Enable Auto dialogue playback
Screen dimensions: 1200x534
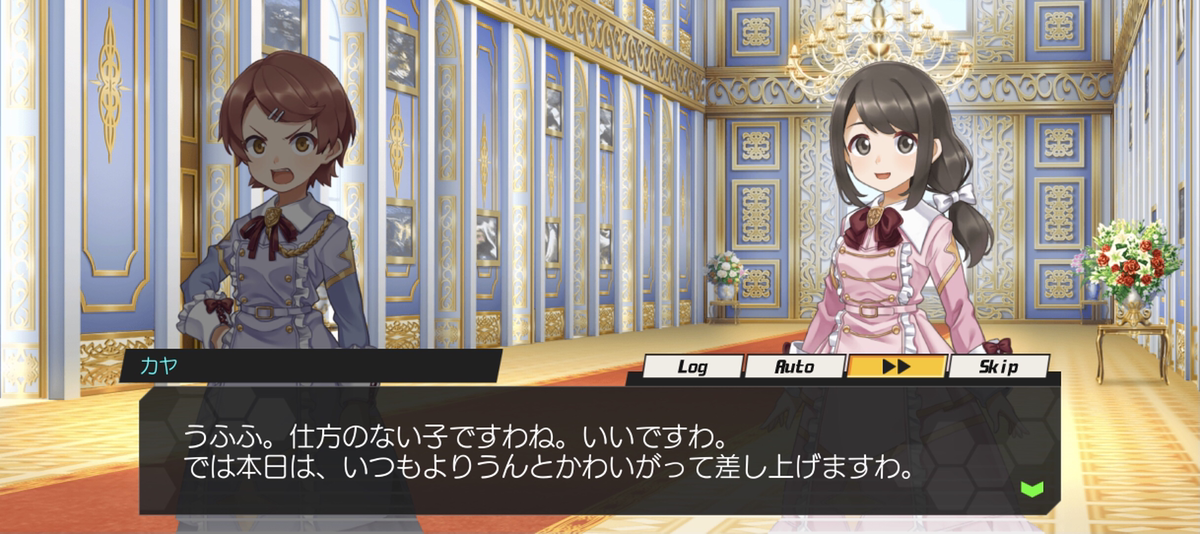pos(795,367)
